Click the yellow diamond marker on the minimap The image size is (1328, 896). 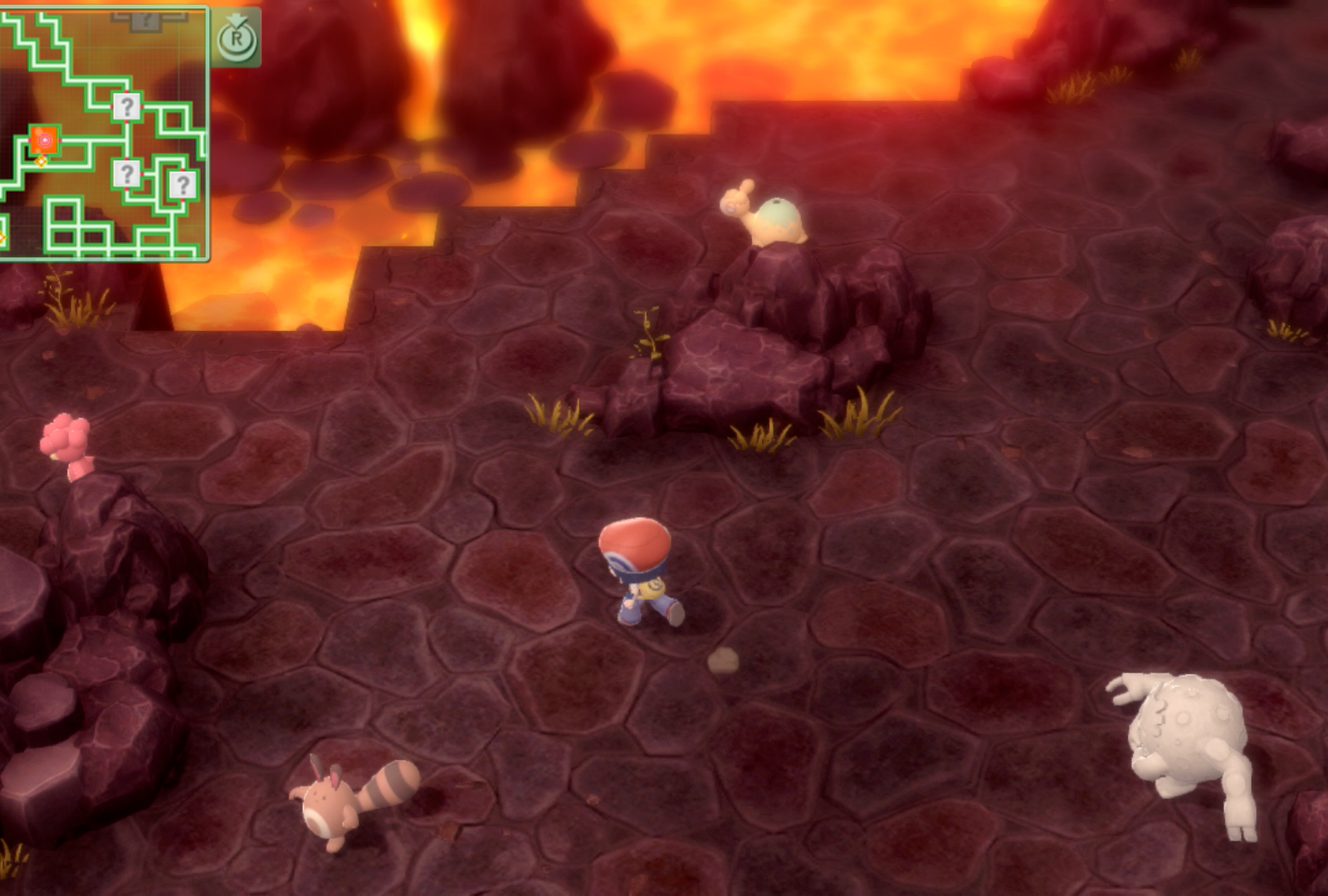click(41, 161)
